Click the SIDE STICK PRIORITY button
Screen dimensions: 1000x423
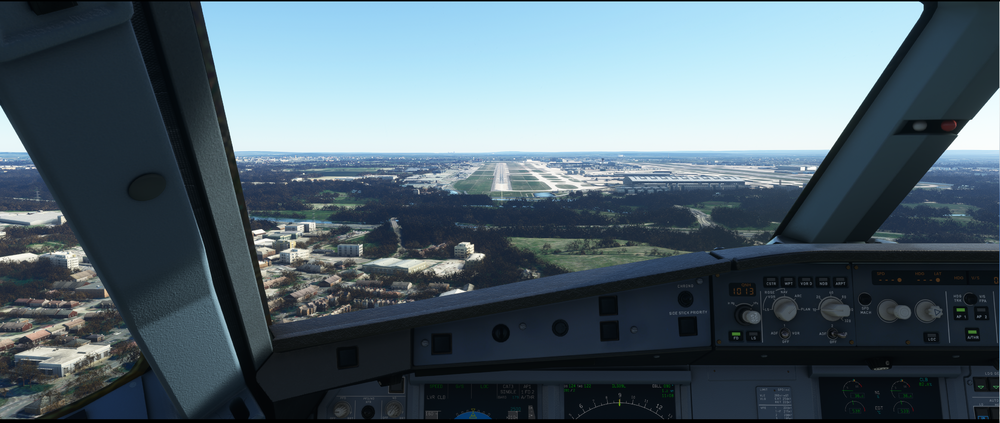[687, 325]
